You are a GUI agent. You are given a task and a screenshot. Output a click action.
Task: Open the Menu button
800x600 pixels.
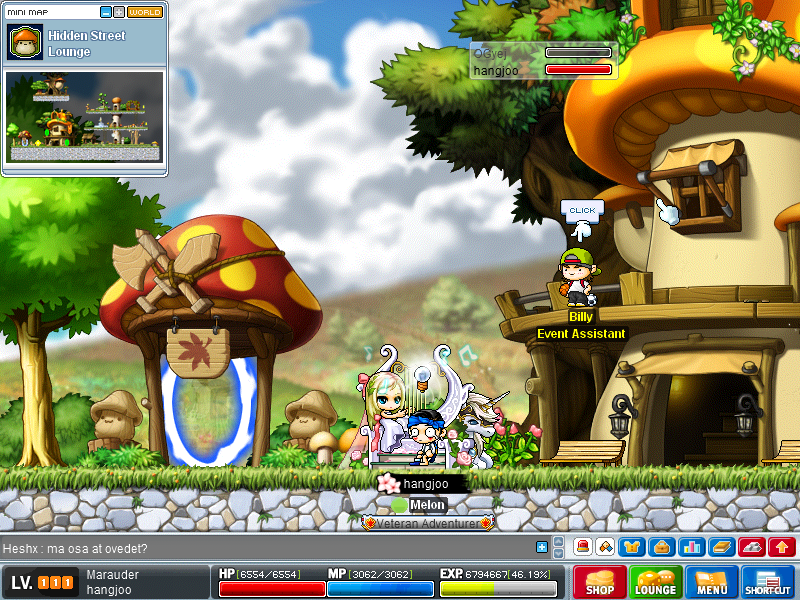[x=712, y=582]
